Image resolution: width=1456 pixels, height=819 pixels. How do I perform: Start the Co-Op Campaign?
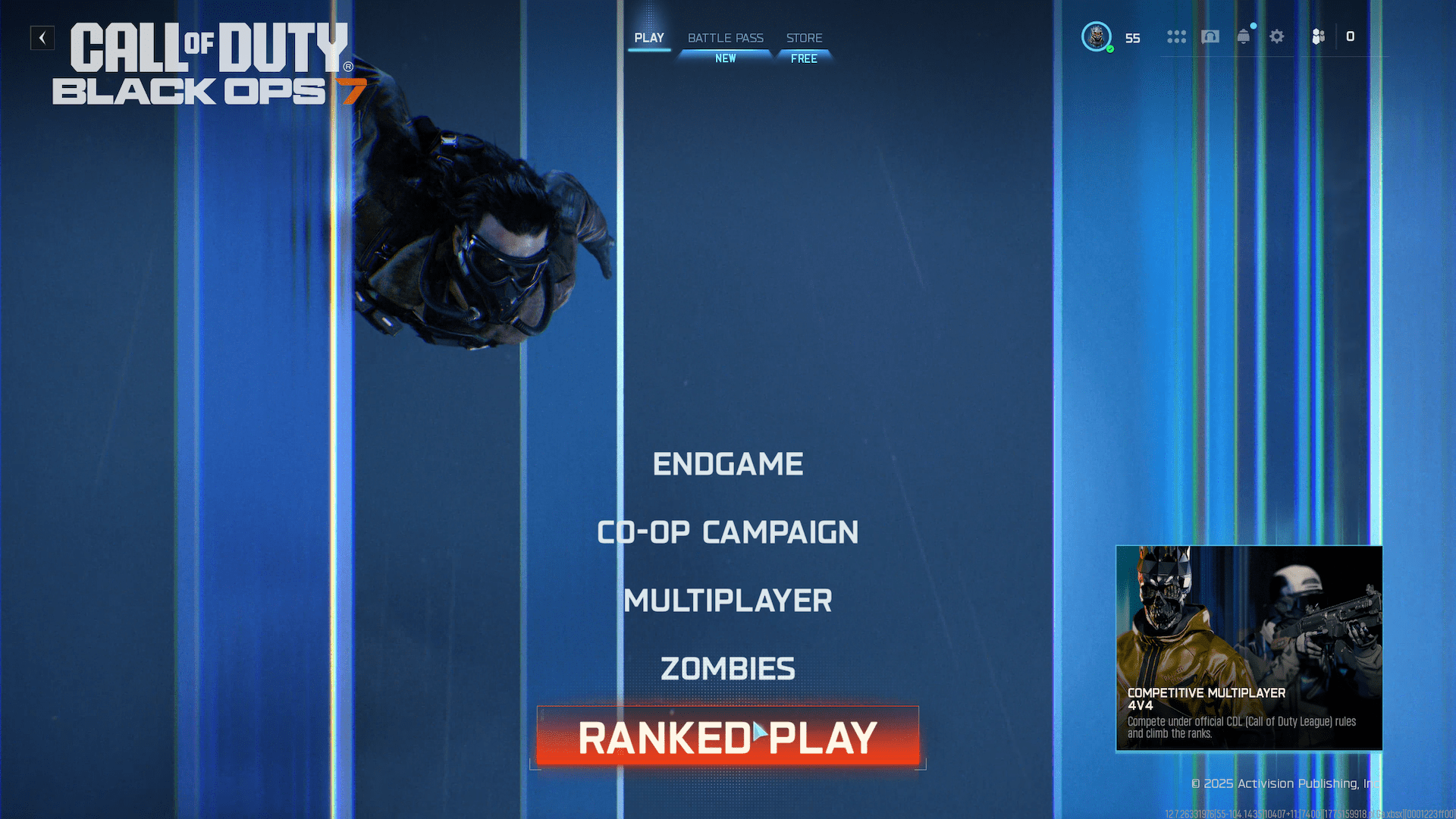[x=726, y=532]
